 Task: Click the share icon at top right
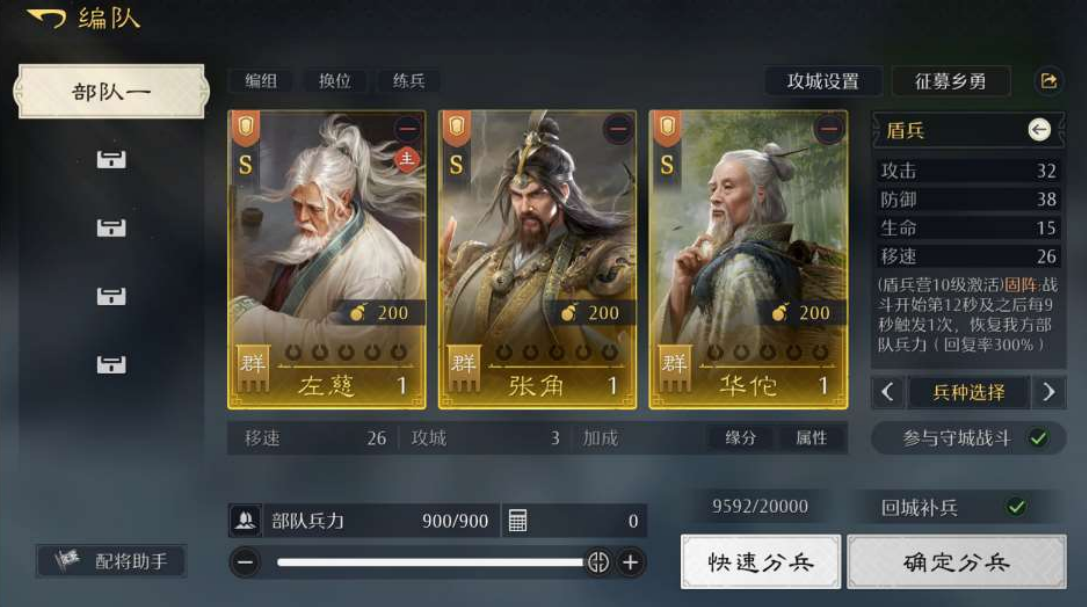[1048, 81]
